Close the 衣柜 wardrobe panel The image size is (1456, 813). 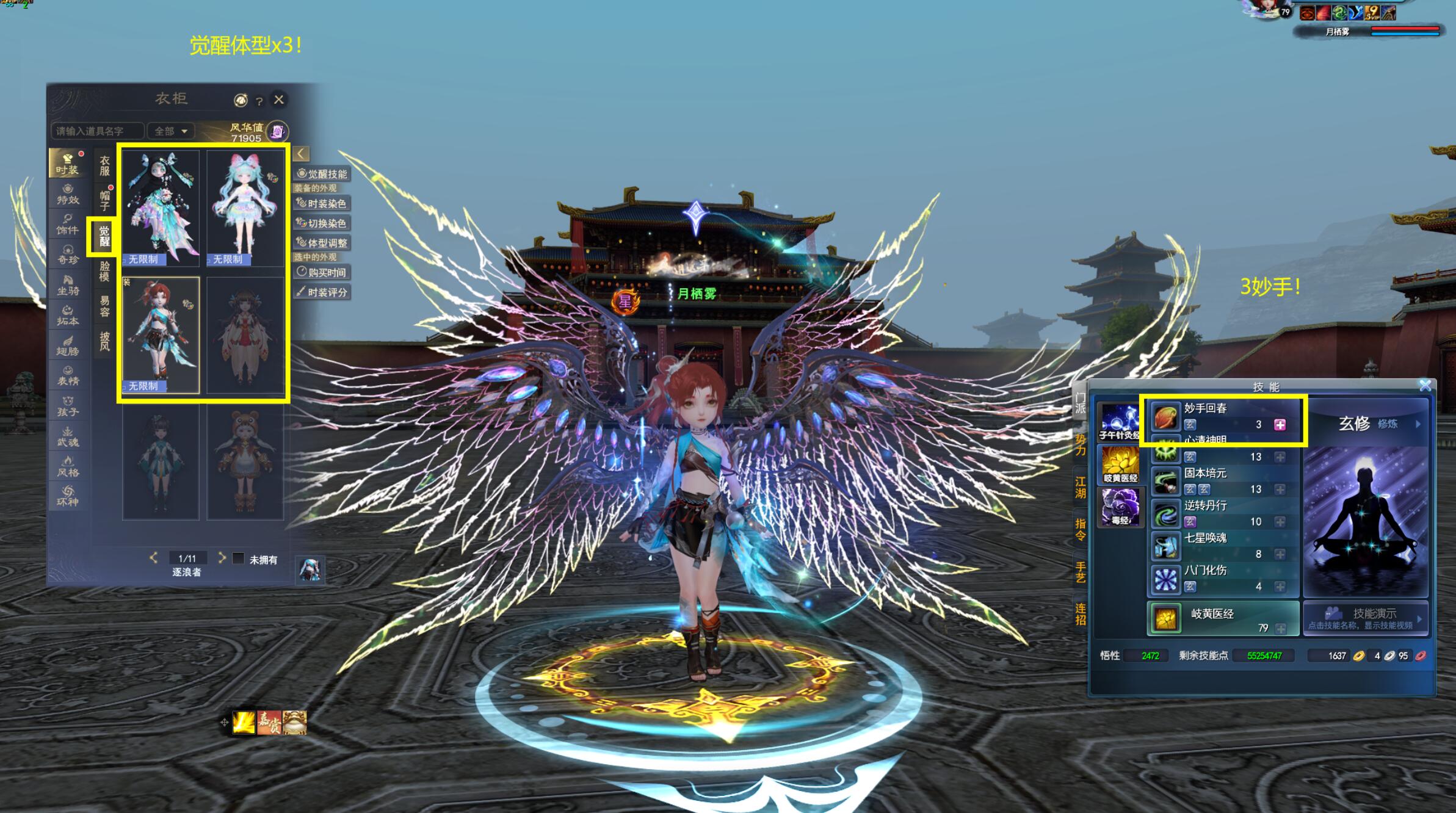point(279,99)
